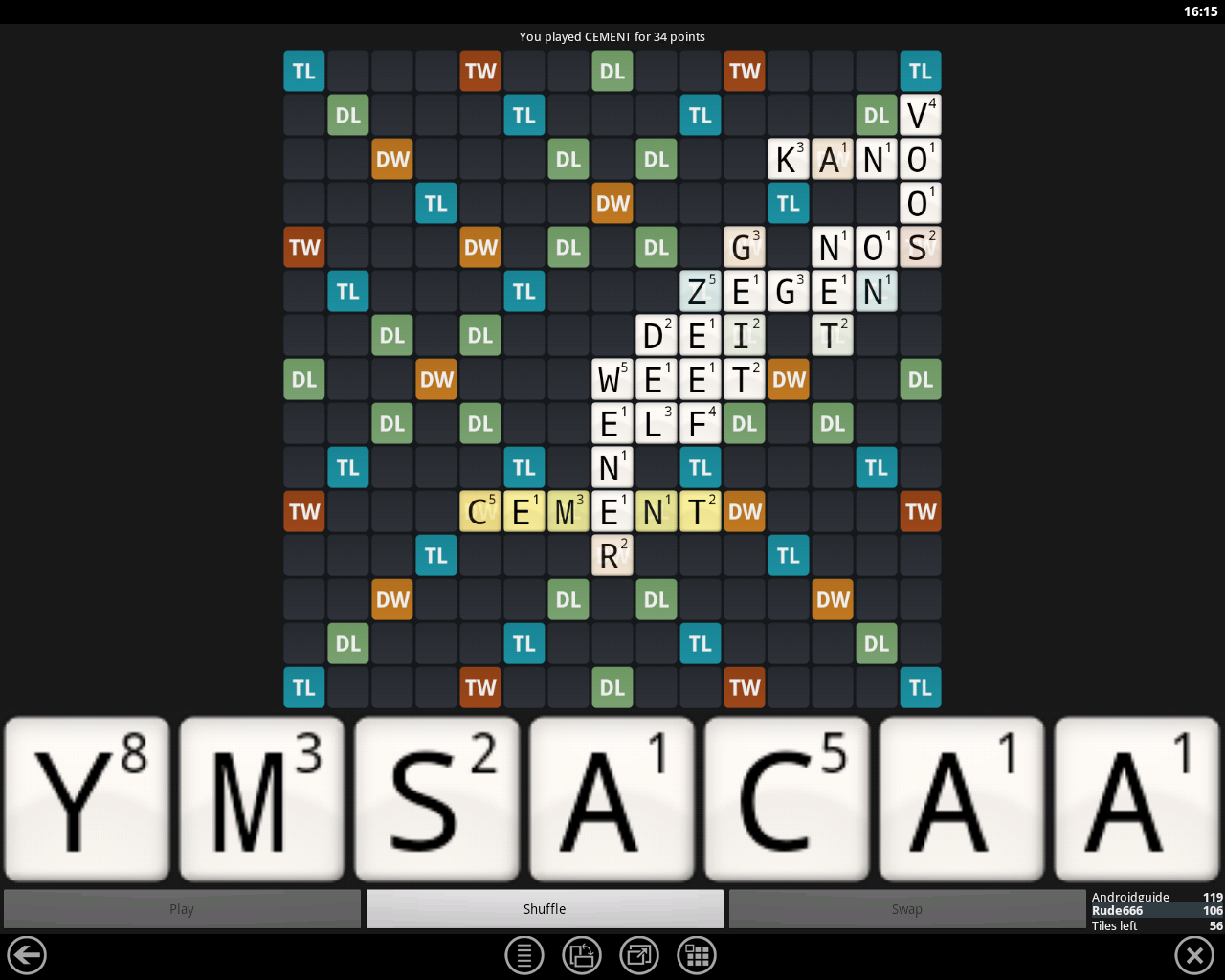Open the game list icon
This screenshot has width=1225, height=980.
(523, 954)
